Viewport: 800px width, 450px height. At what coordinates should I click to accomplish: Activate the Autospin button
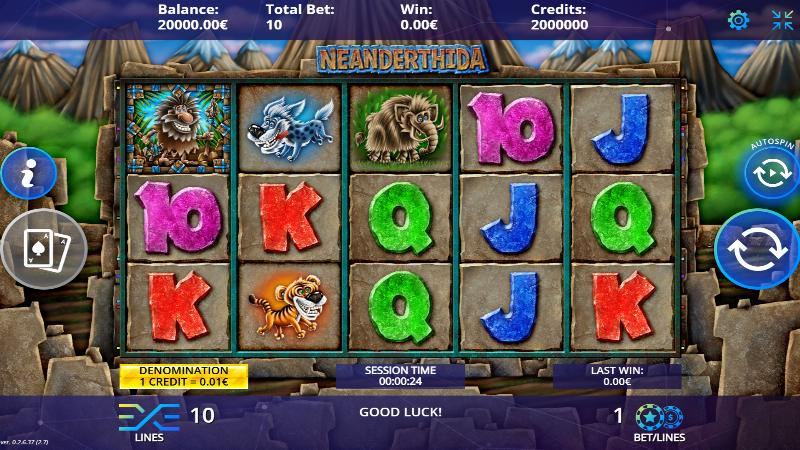point(770,173)
